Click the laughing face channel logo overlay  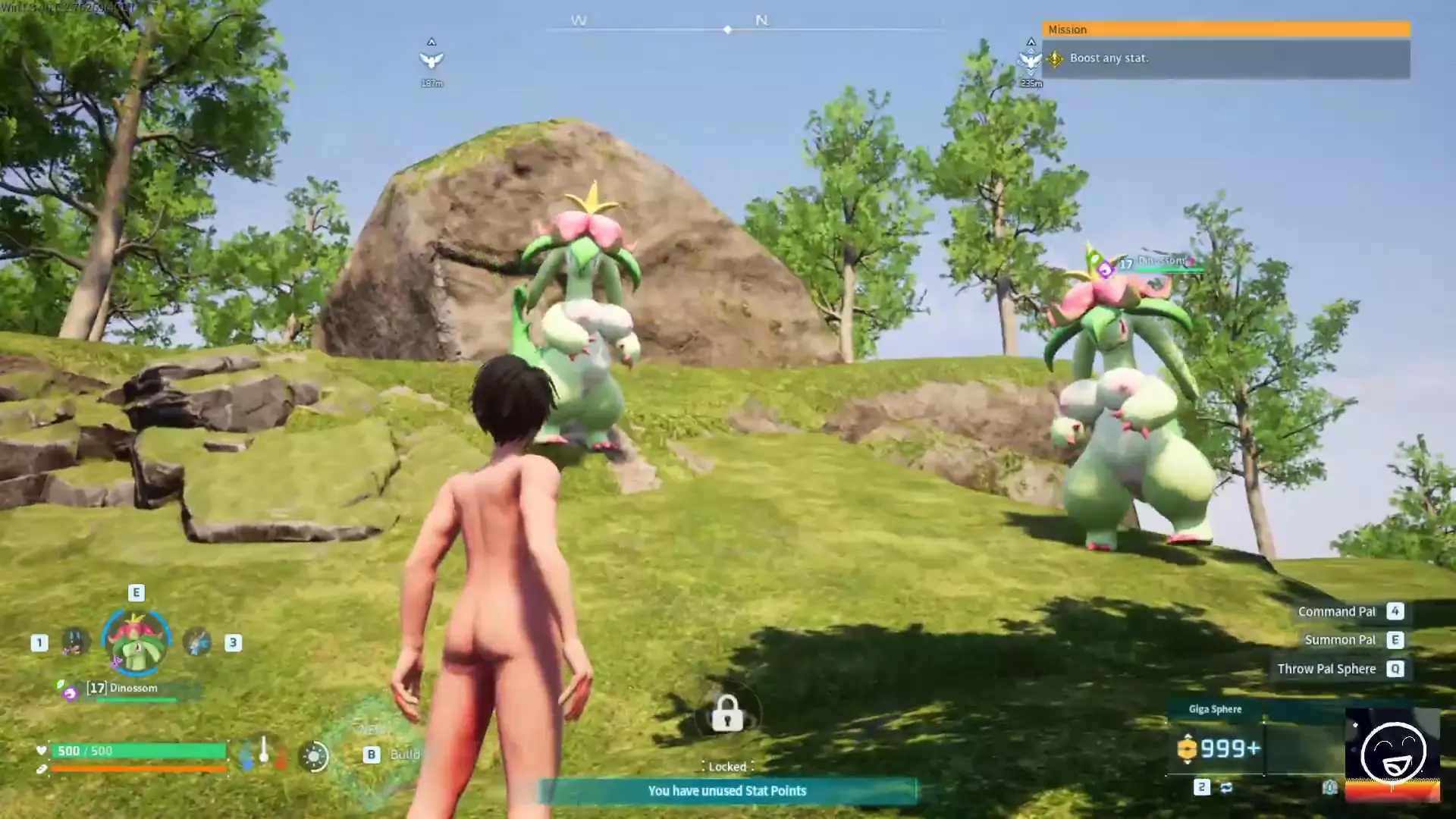1392,753
